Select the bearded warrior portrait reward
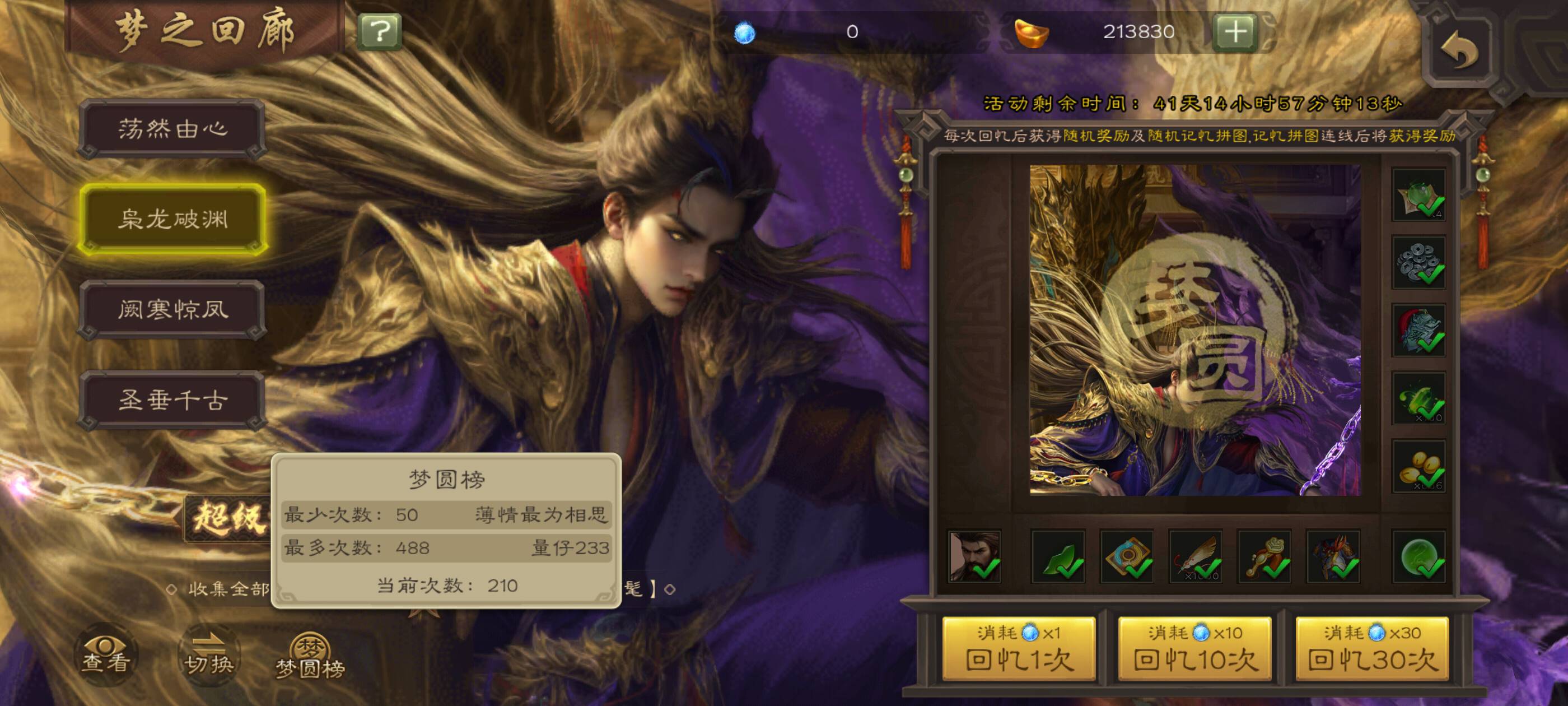The image size is (1568, 706). 974,556
